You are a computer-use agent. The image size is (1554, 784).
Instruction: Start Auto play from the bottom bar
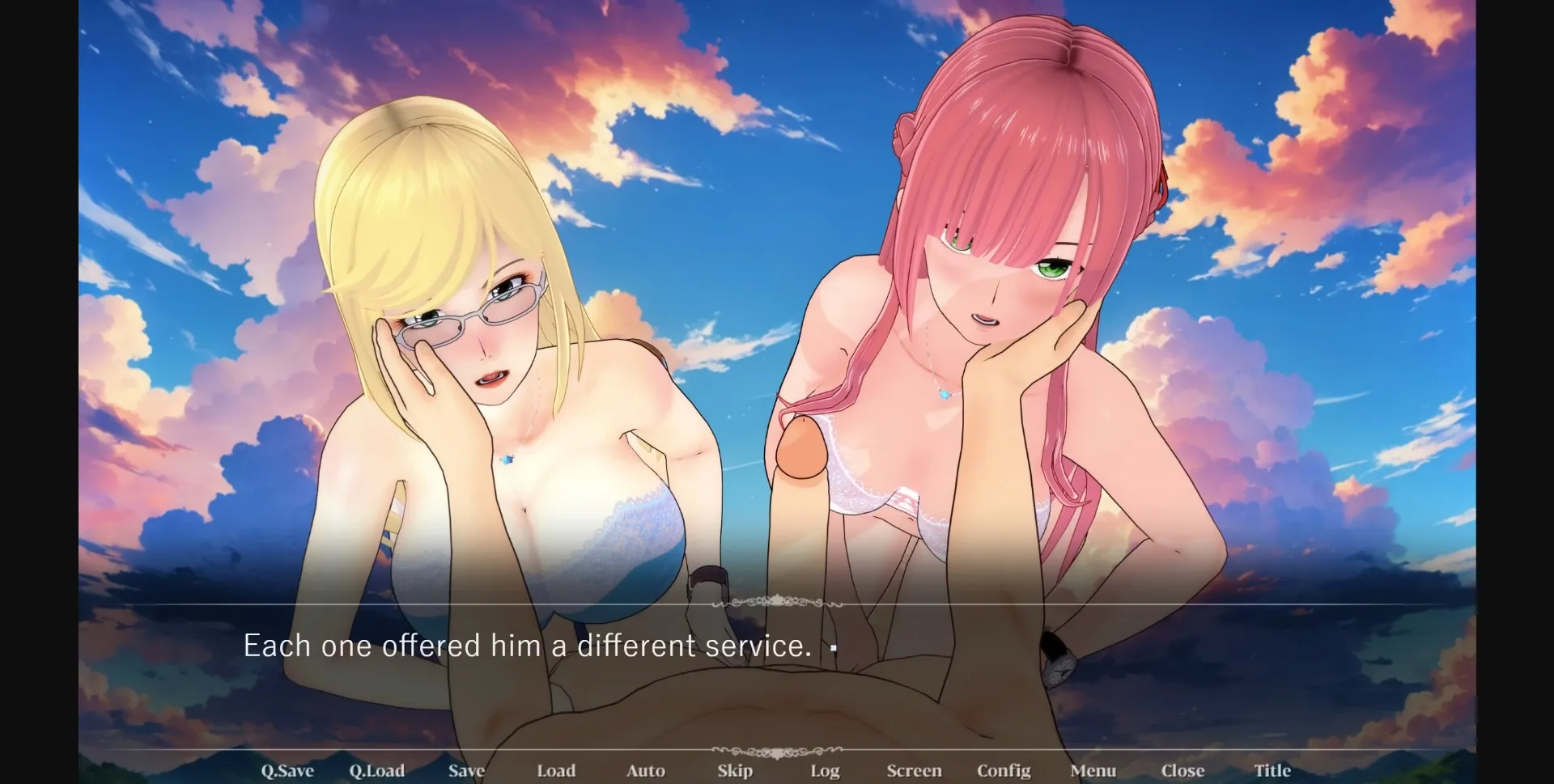(645, 770)
